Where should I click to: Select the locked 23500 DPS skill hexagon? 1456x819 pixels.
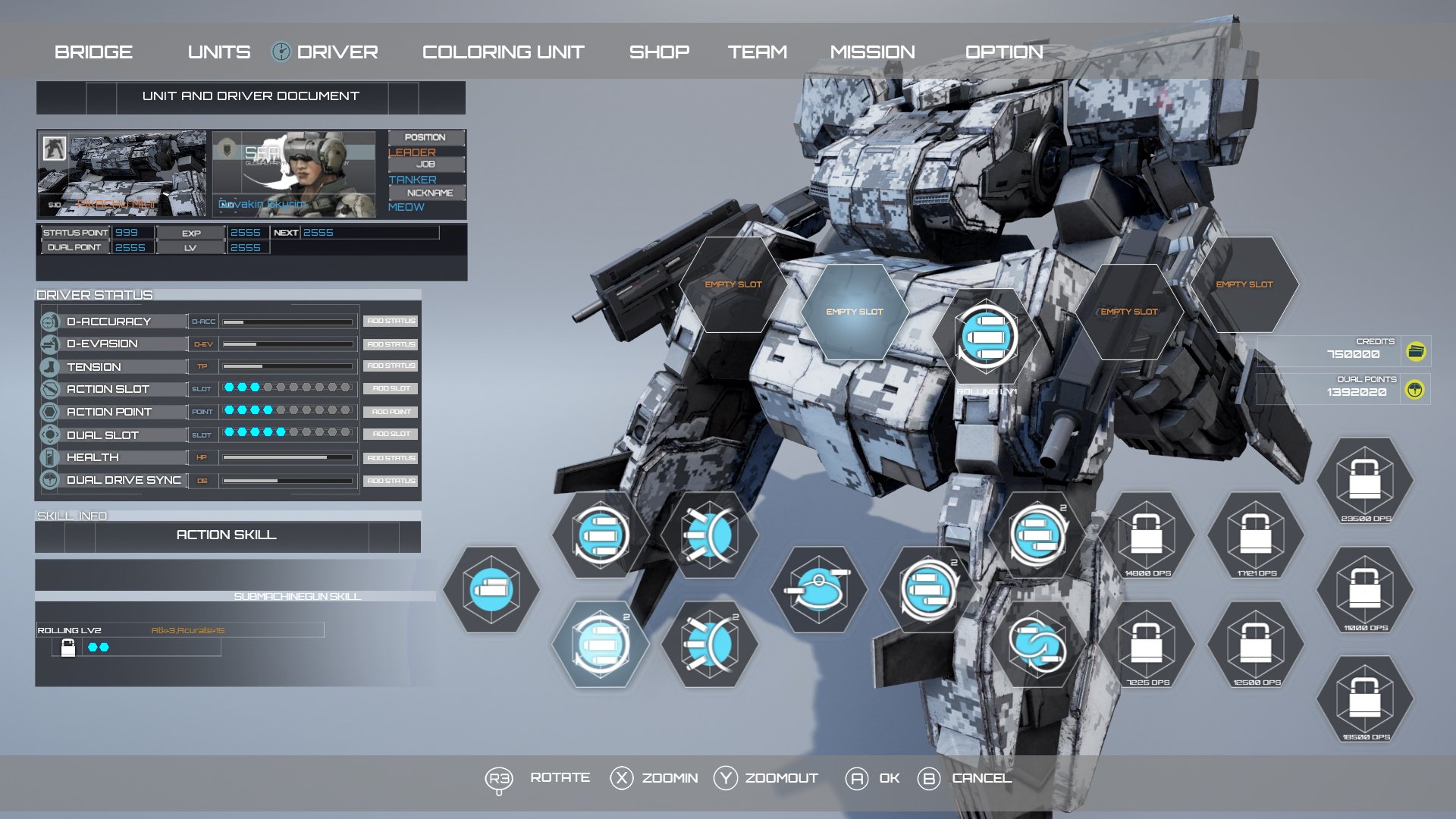[1363, 480]
